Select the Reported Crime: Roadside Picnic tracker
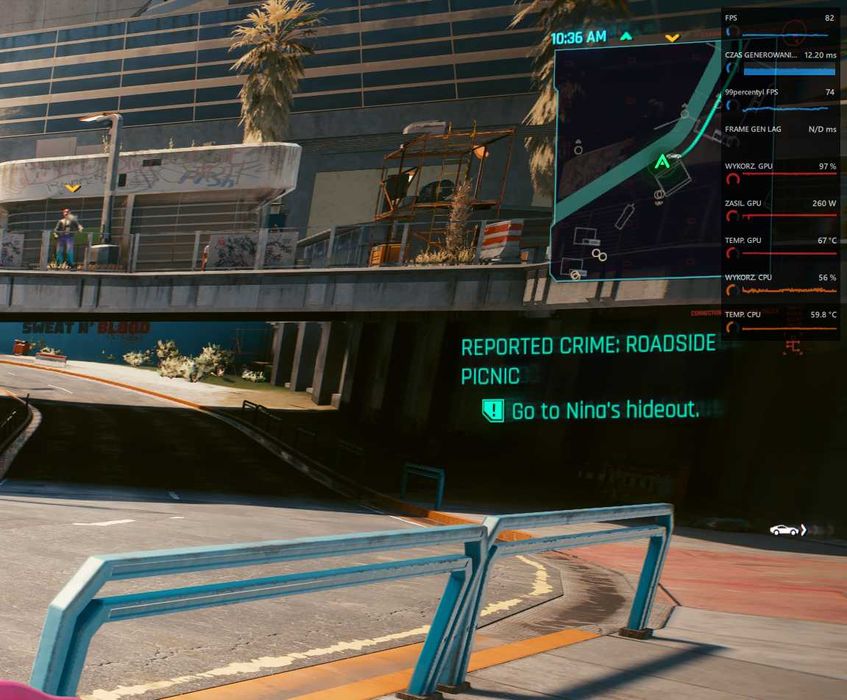 point(588,359)
